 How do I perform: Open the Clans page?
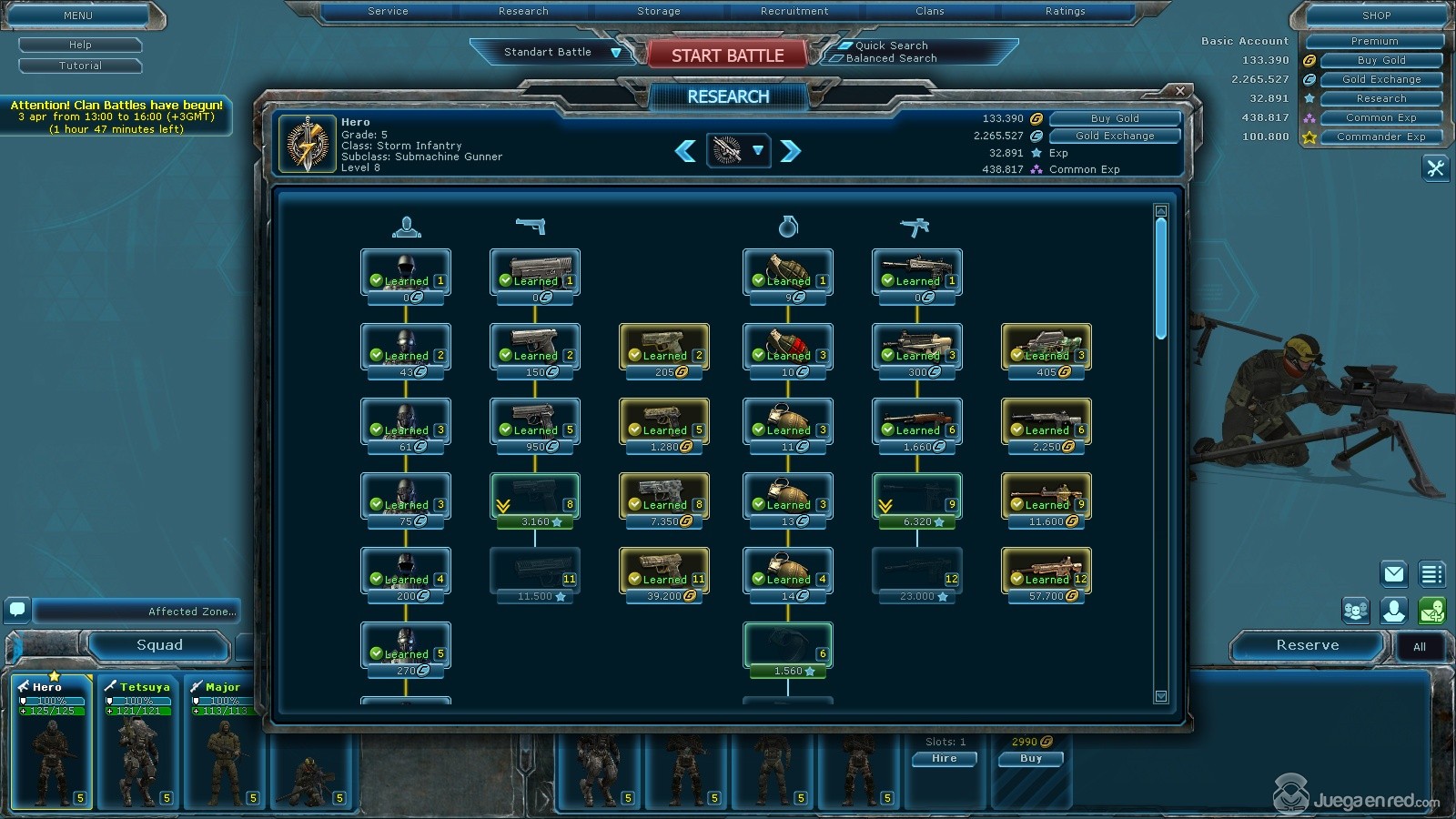click(929, 12)
